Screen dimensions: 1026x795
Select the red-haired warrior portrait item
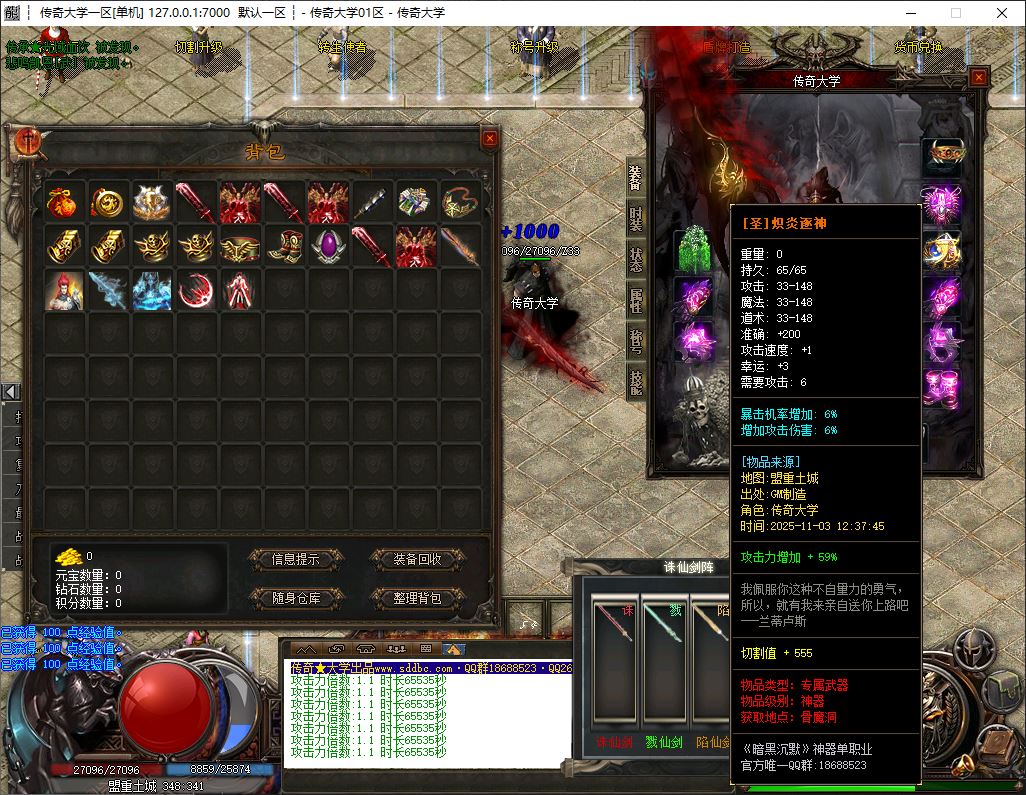[x=63, y=290]
